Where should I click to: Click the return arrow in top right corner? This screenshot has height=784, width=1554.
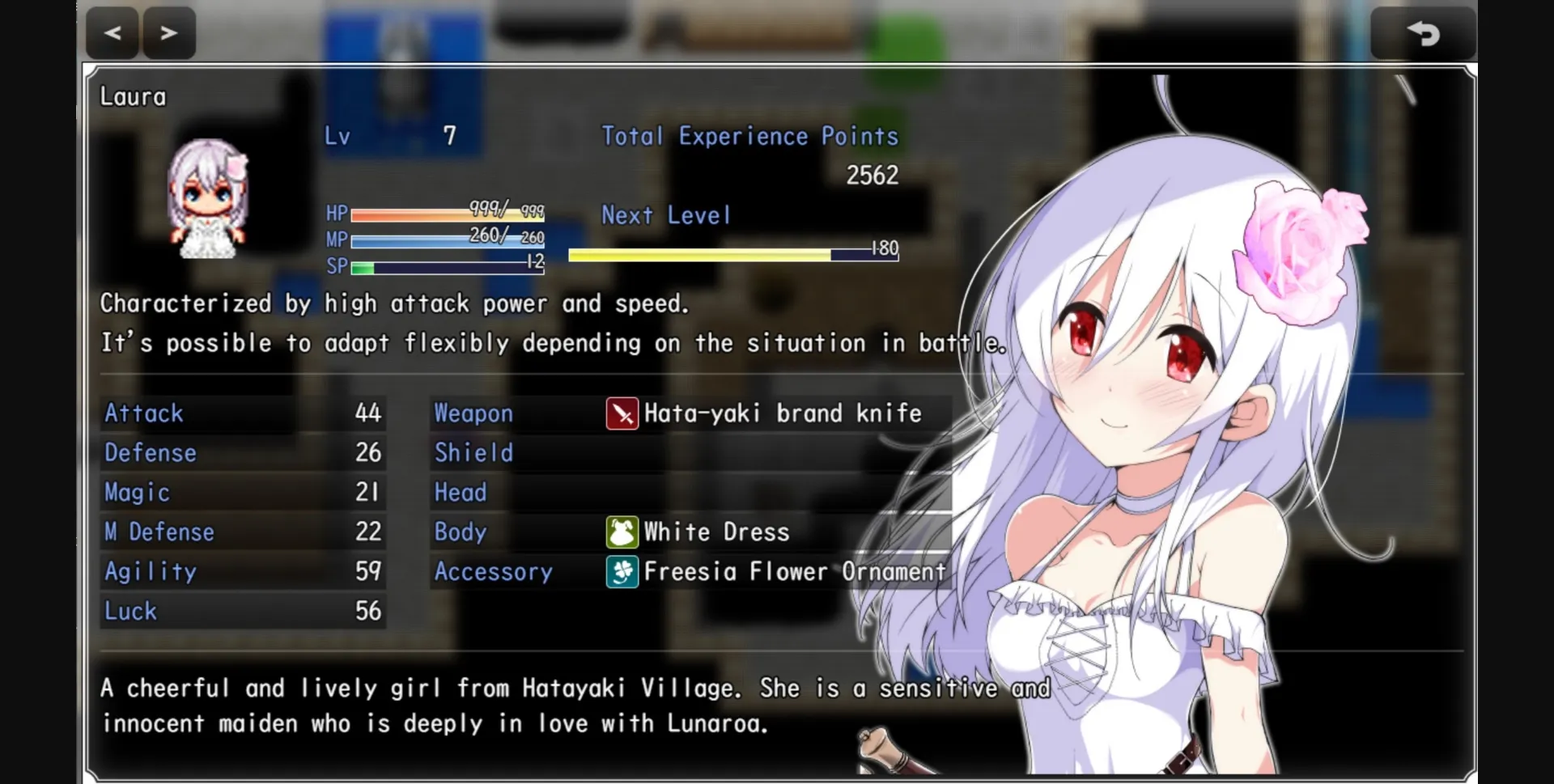pos(1425,33)
